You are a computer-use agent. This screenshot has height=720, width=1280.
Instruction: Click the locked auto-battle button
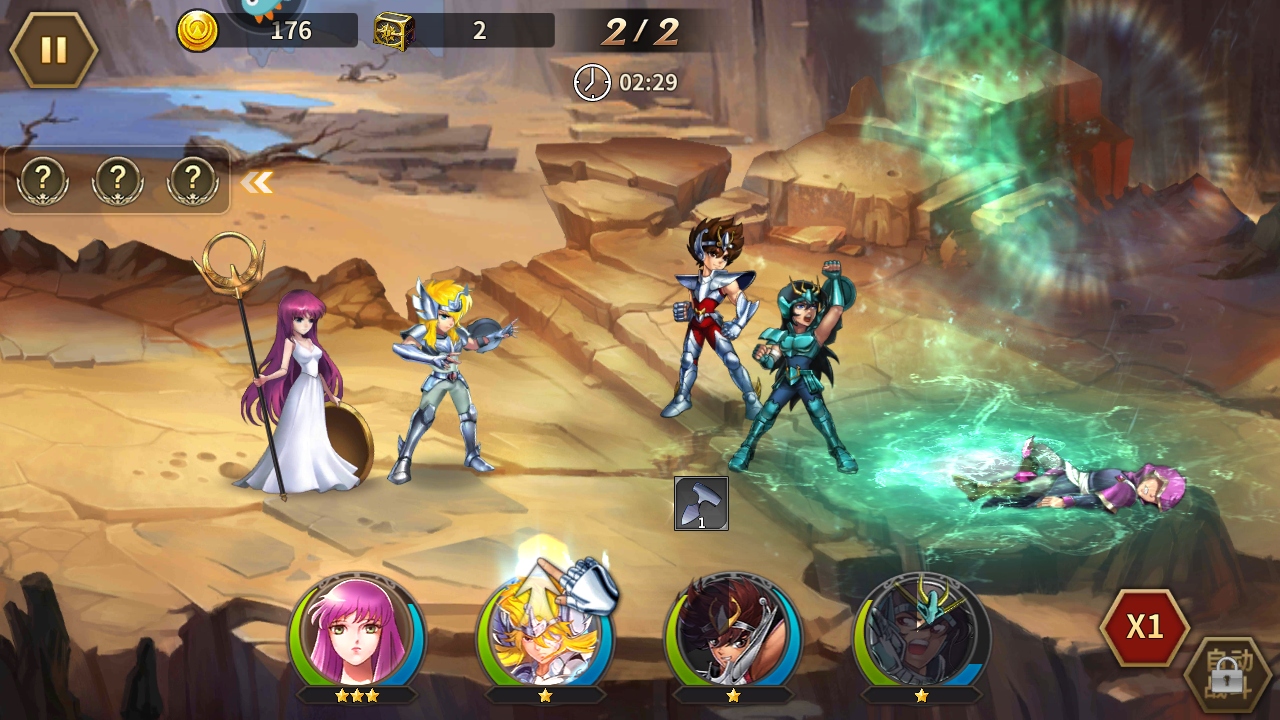click(x=1226, y=676)
